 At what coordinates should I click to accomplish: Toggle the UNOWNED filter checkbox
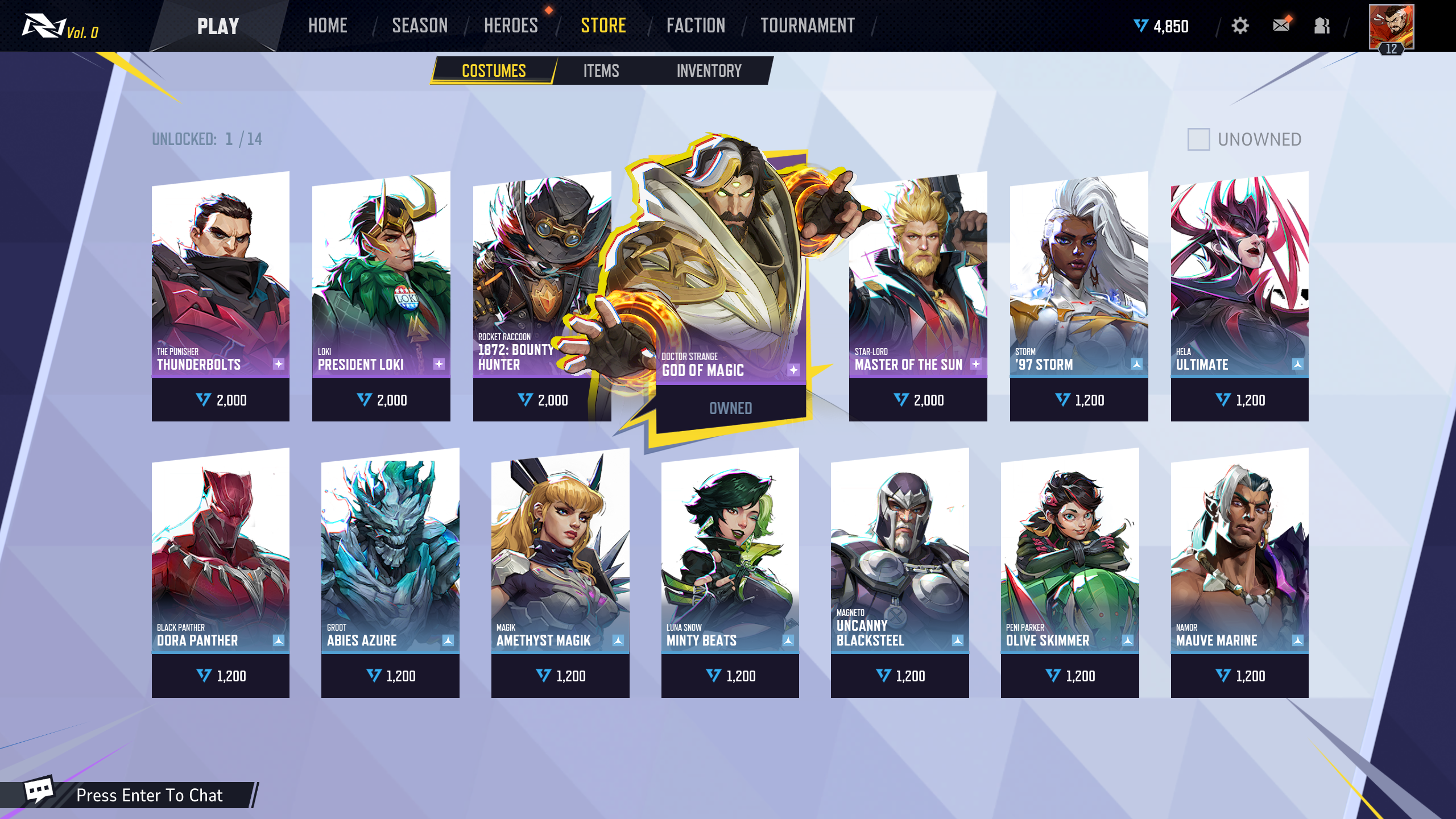[1198, 139]
